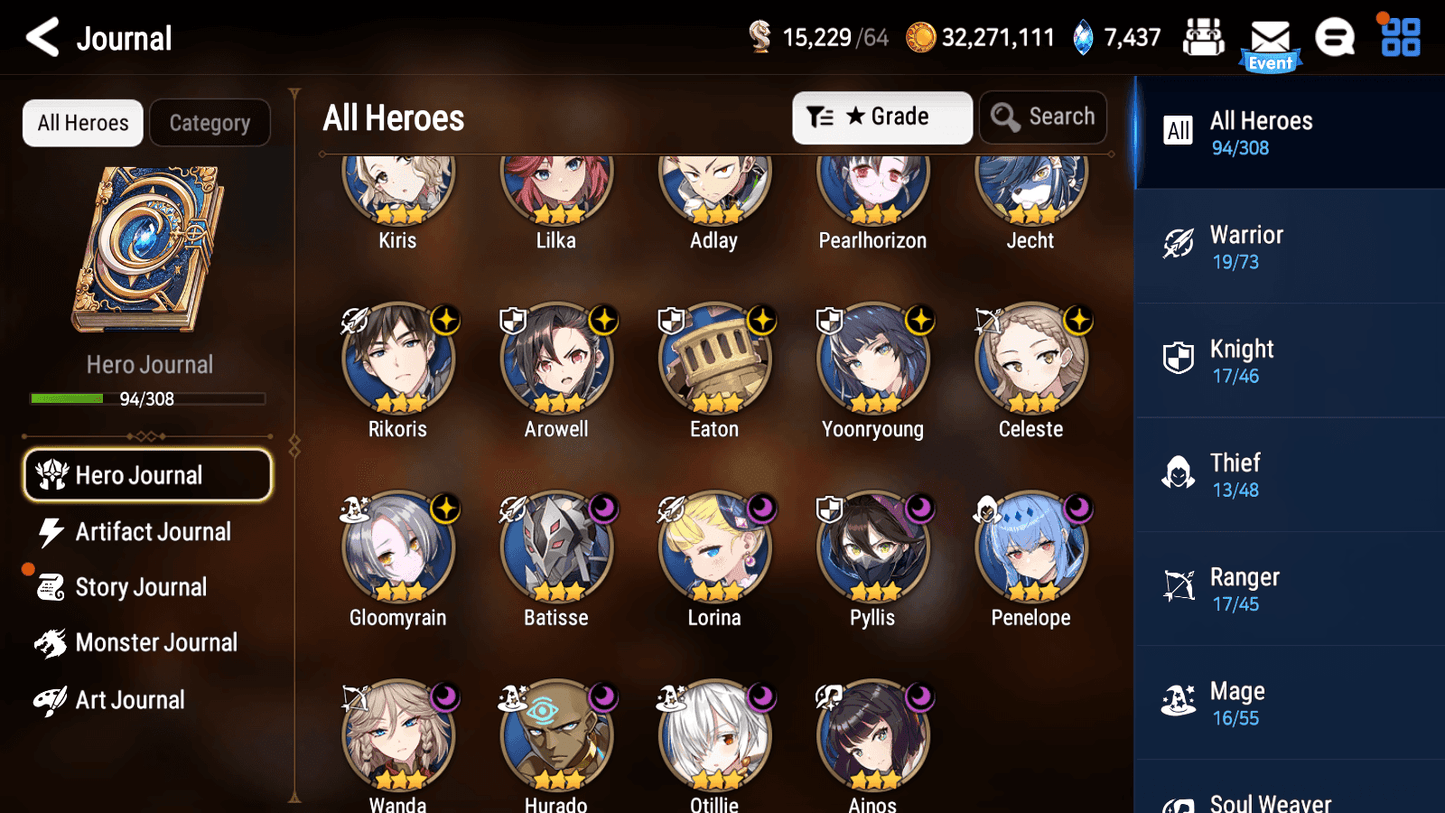1445x813 pixels.
Task: Choose the Ranger class filter
Action: [1288, 588]
